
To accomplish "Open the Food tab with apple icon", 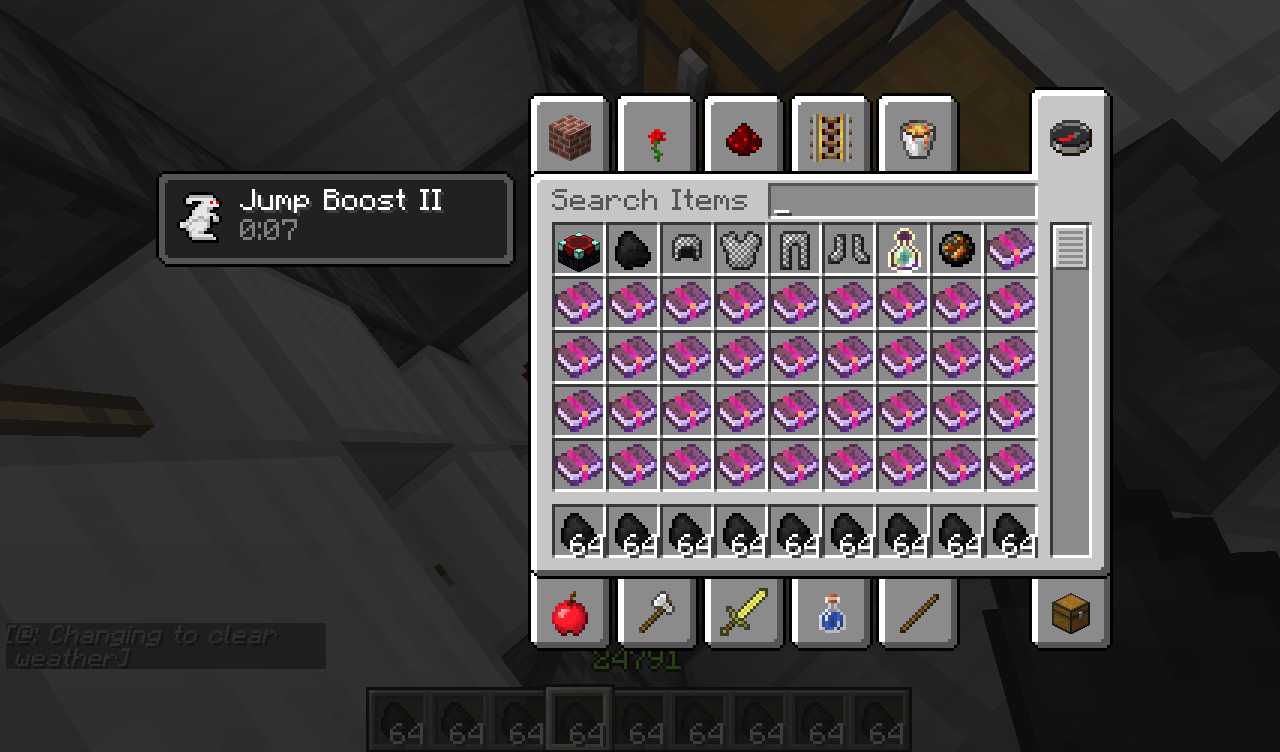I will (x=570, y=614).
